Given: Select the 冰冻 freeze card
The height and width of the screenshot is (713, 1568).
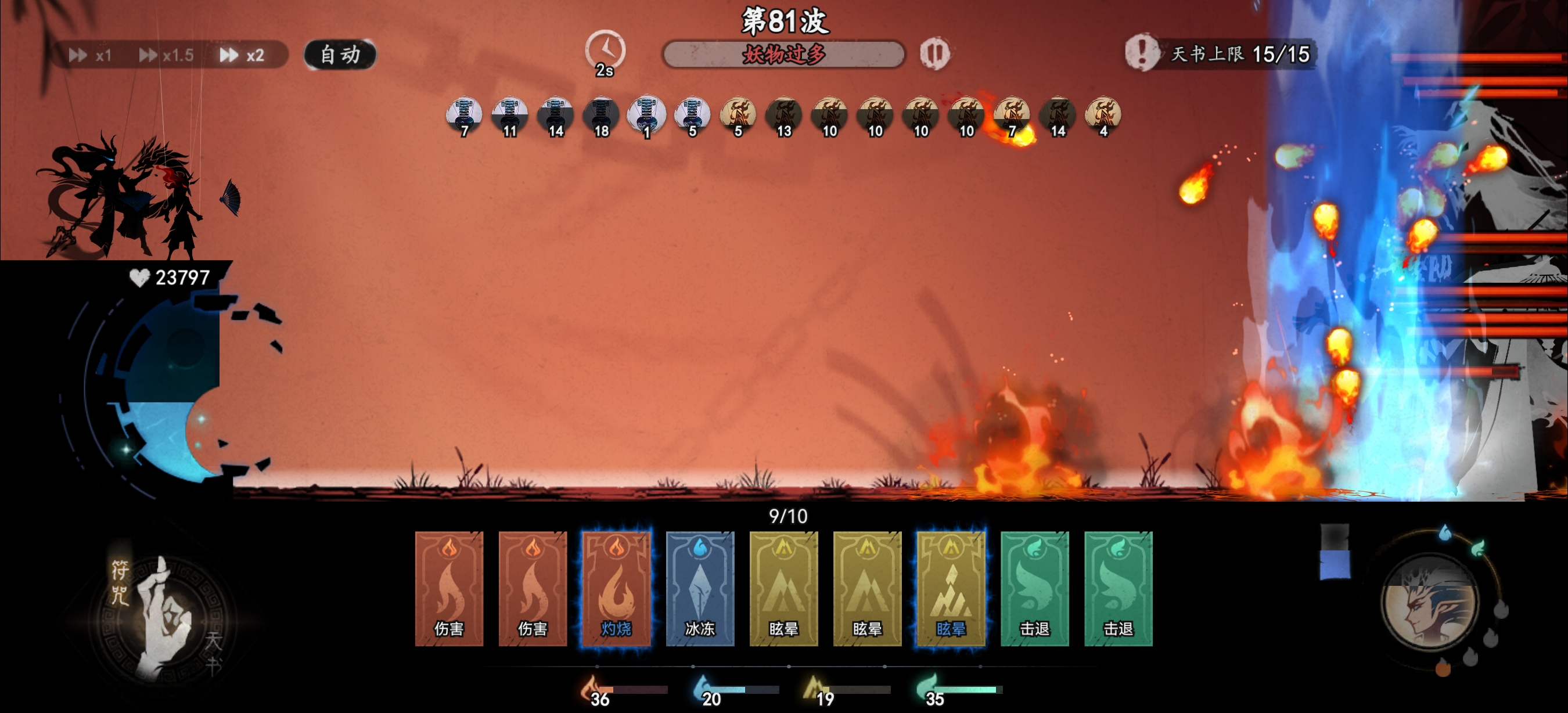Looking at the screenshot, I should point(701,587).
